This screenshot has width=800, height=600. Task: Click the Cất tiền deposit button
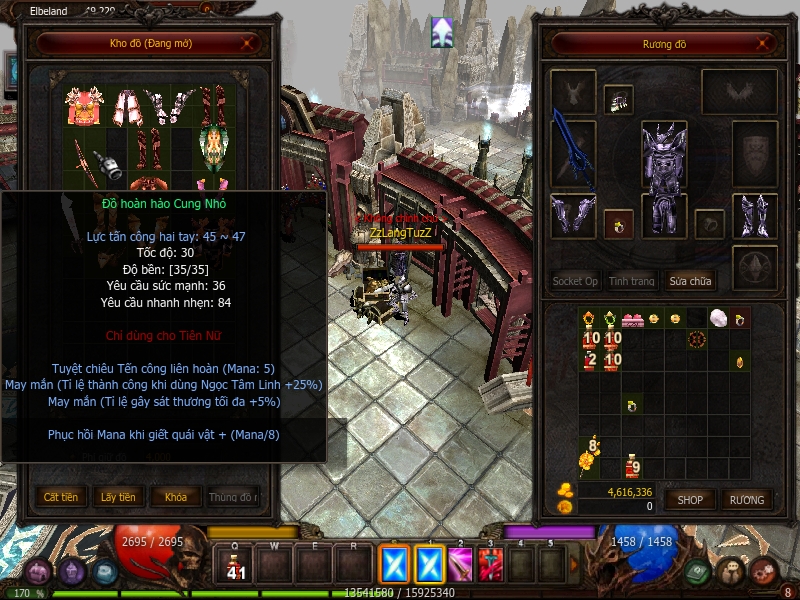coord(61,497)
